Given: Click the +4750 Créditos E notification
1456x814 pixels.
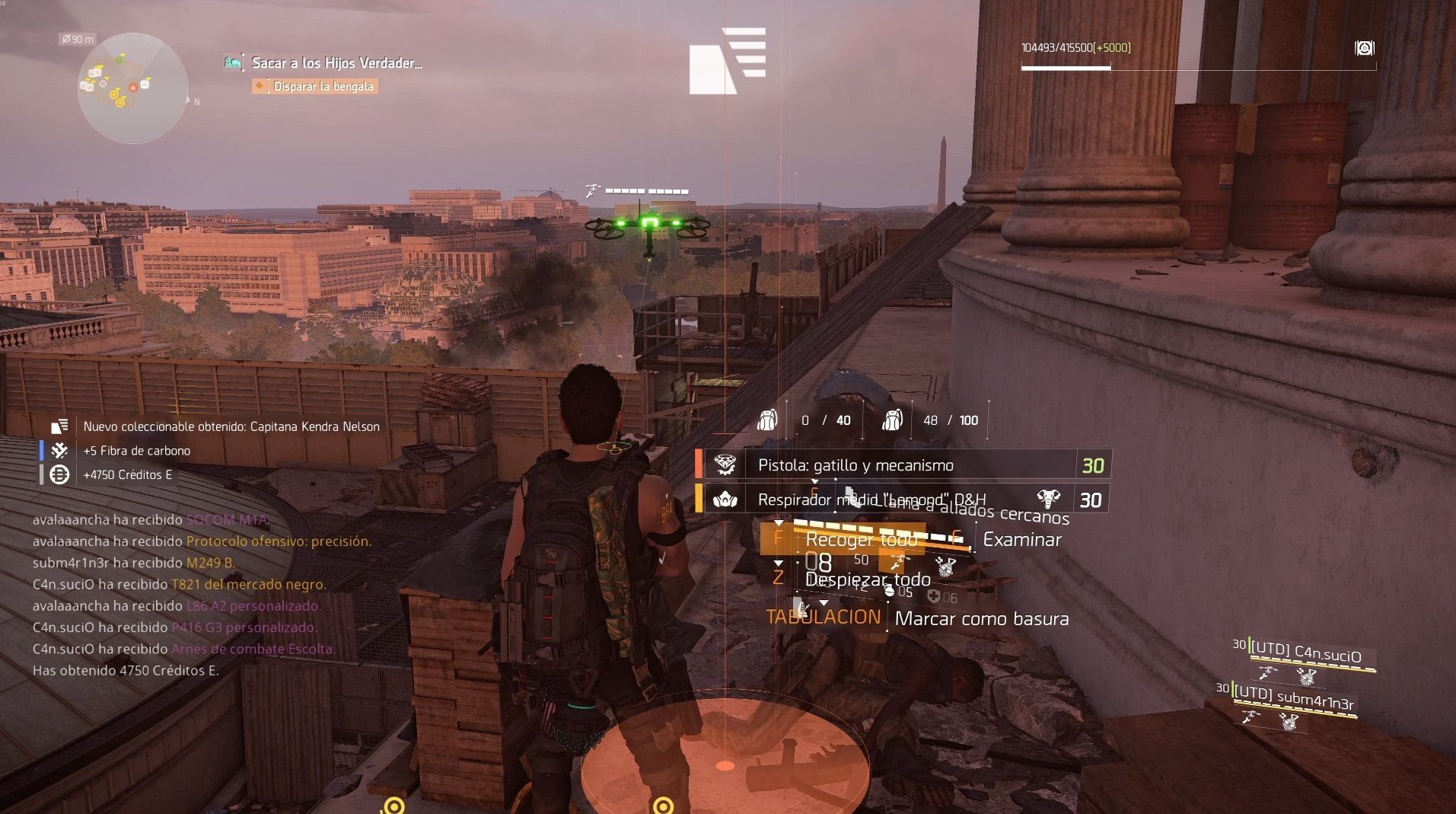Looking at the screenshot, I should [x=127, y=474].
